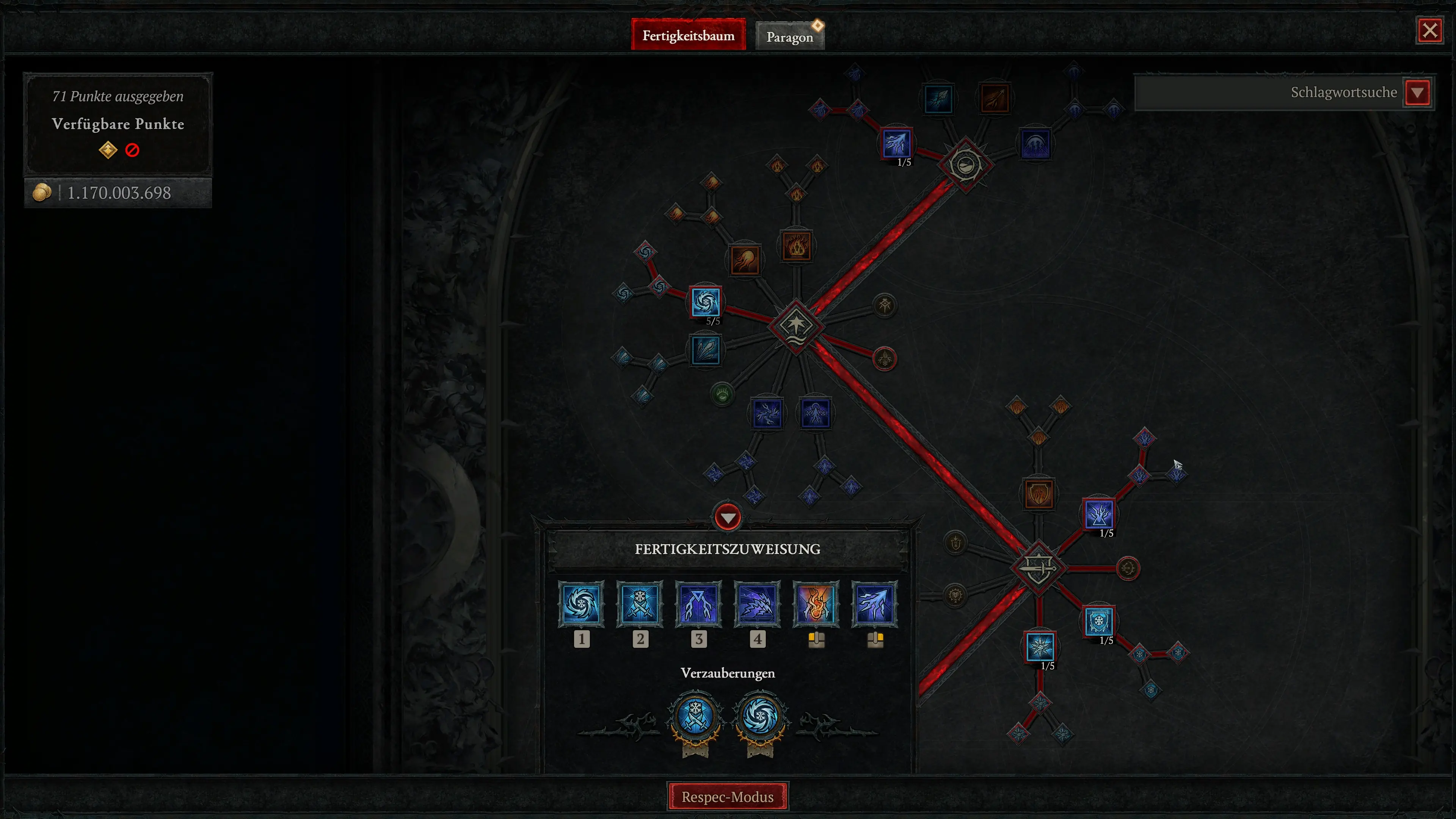
Task: Activate Respec-Modus at the bottom
Action: click(x=728, y=797)
